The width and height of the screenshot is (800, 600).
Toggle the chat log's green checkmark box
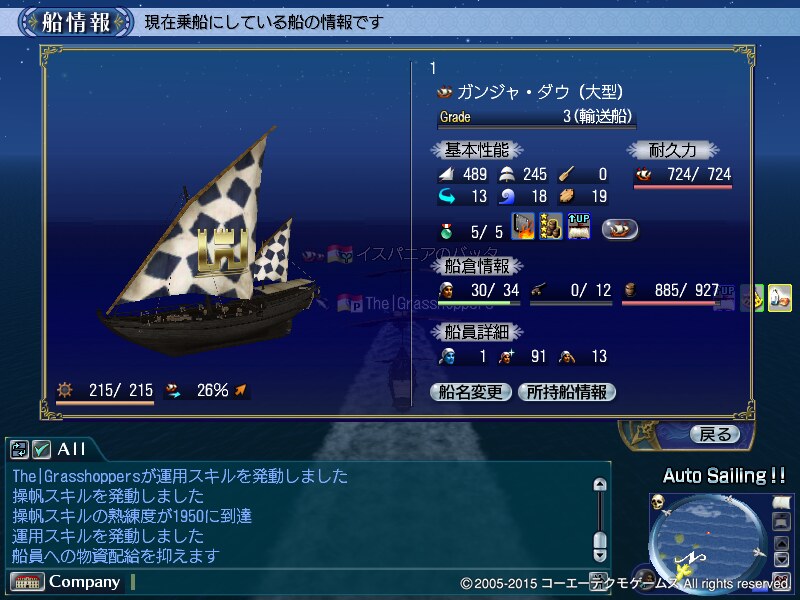tap(41, 449)
